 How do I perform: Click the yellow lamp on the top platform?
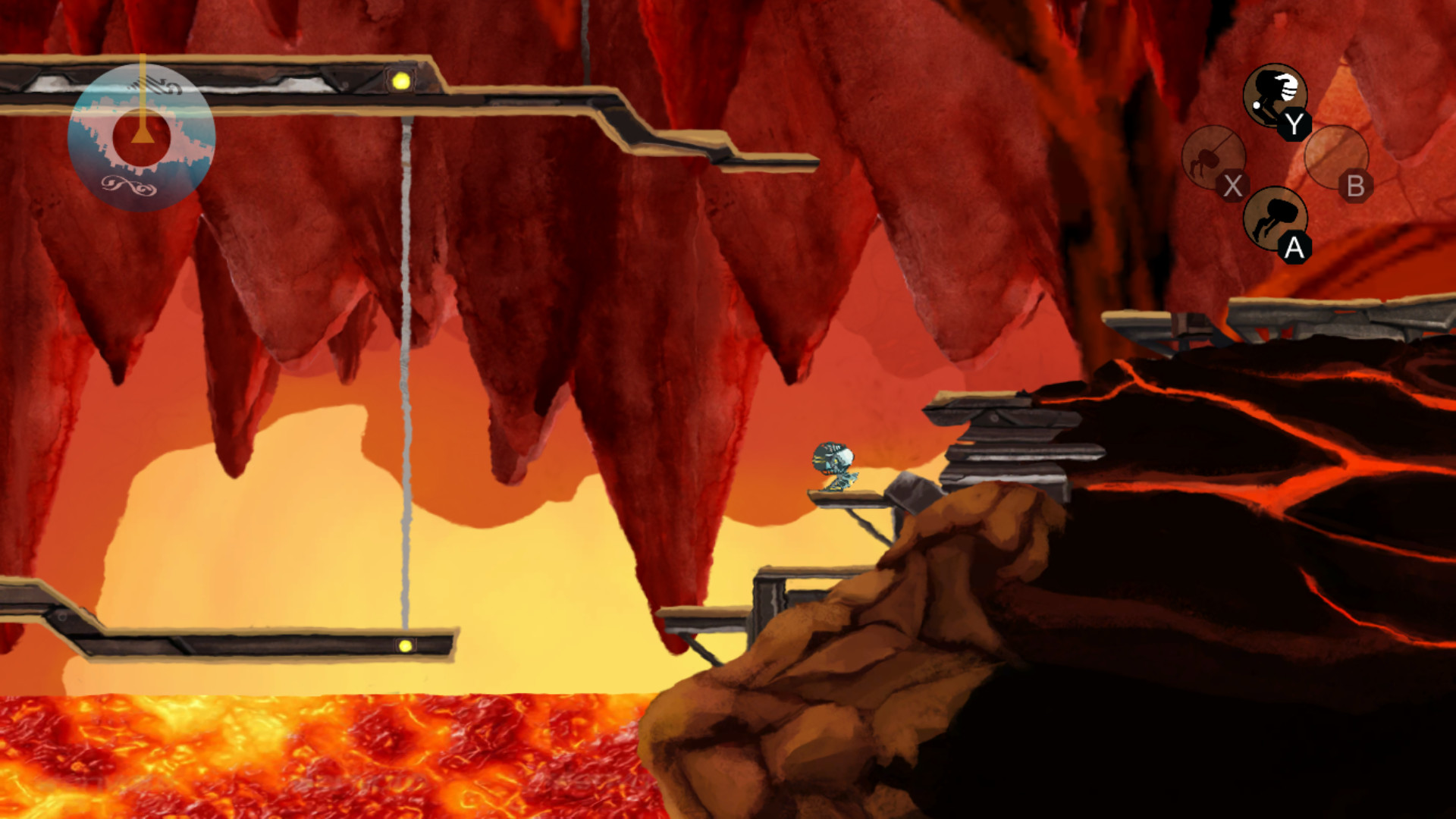click(402, 79)
